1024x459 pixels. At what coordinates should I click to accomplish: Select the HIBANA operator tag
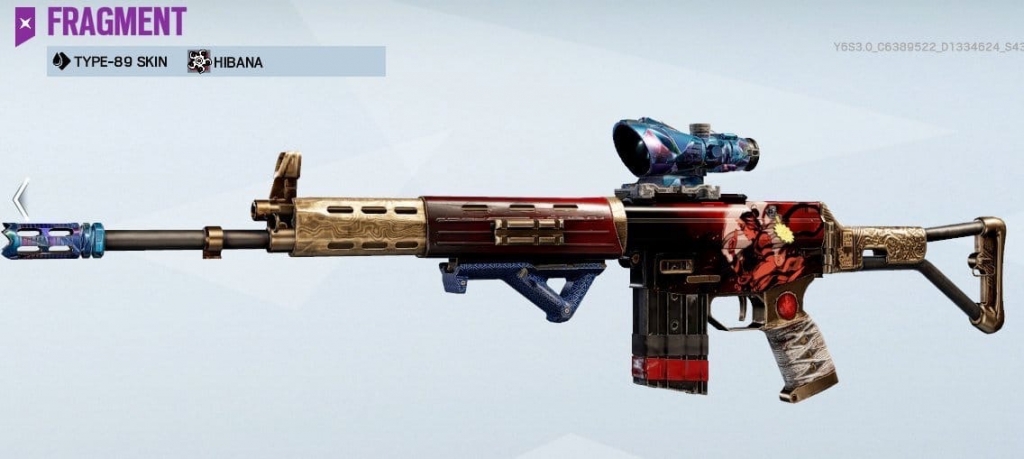click(x=226, y=62)
